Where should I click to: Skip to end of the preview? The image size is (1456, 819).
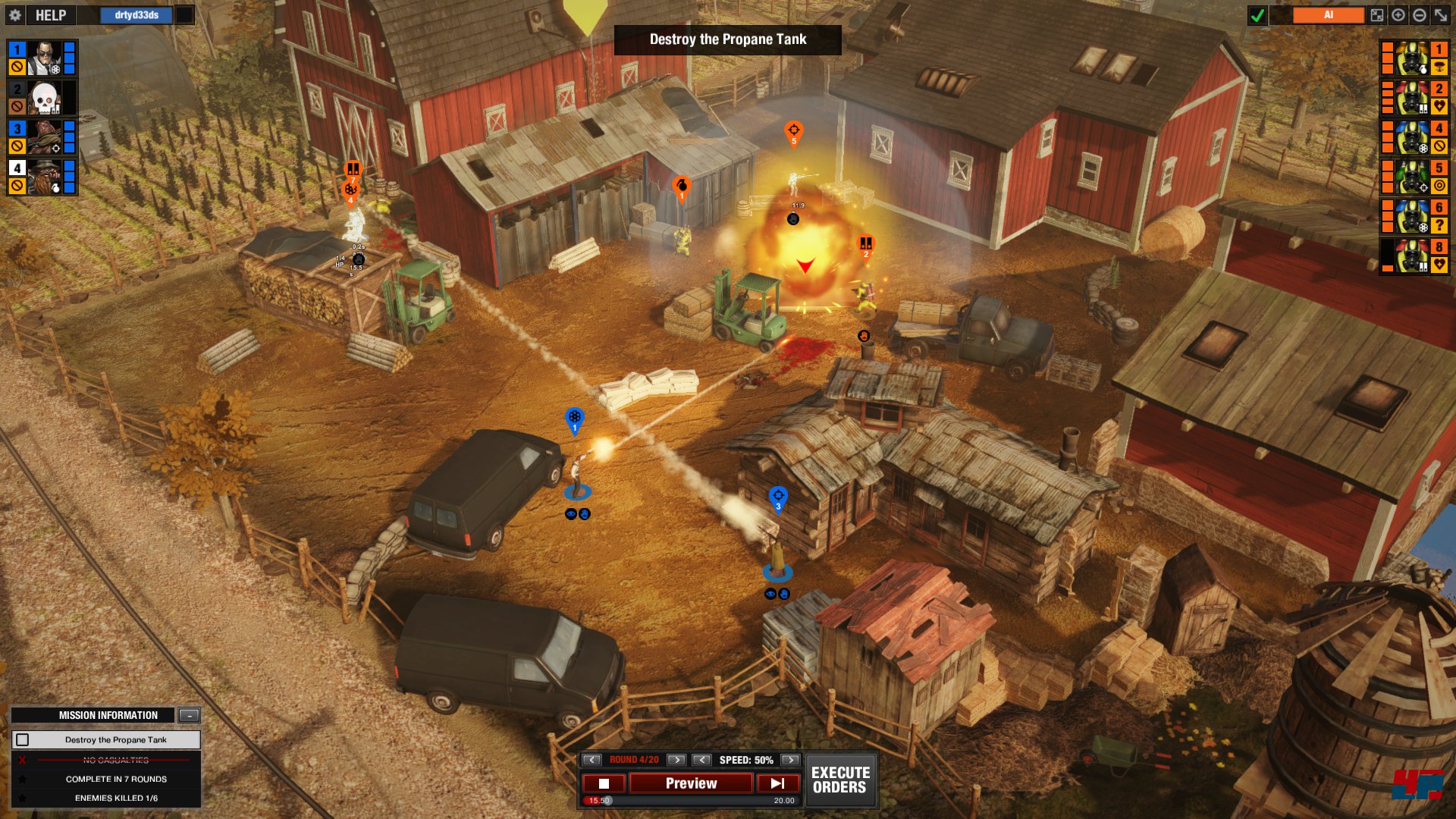click(777, 783)
